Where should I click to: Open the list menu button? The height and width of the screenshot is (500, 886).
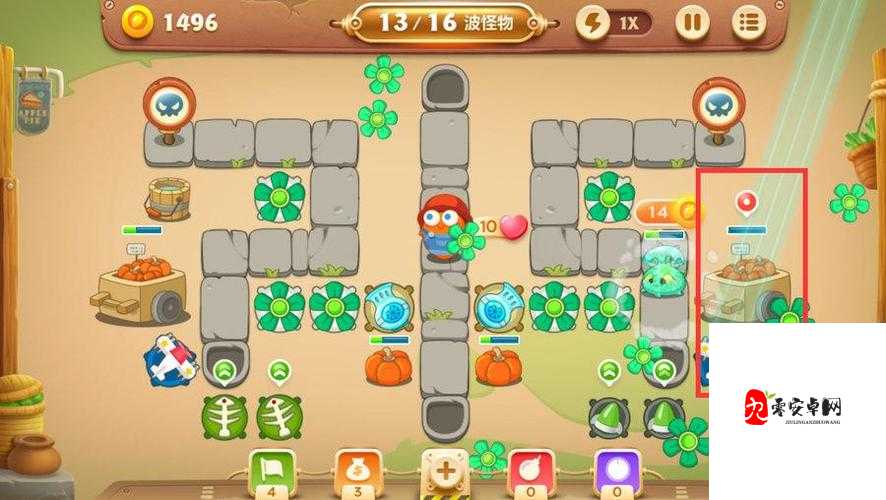point(748,23)
